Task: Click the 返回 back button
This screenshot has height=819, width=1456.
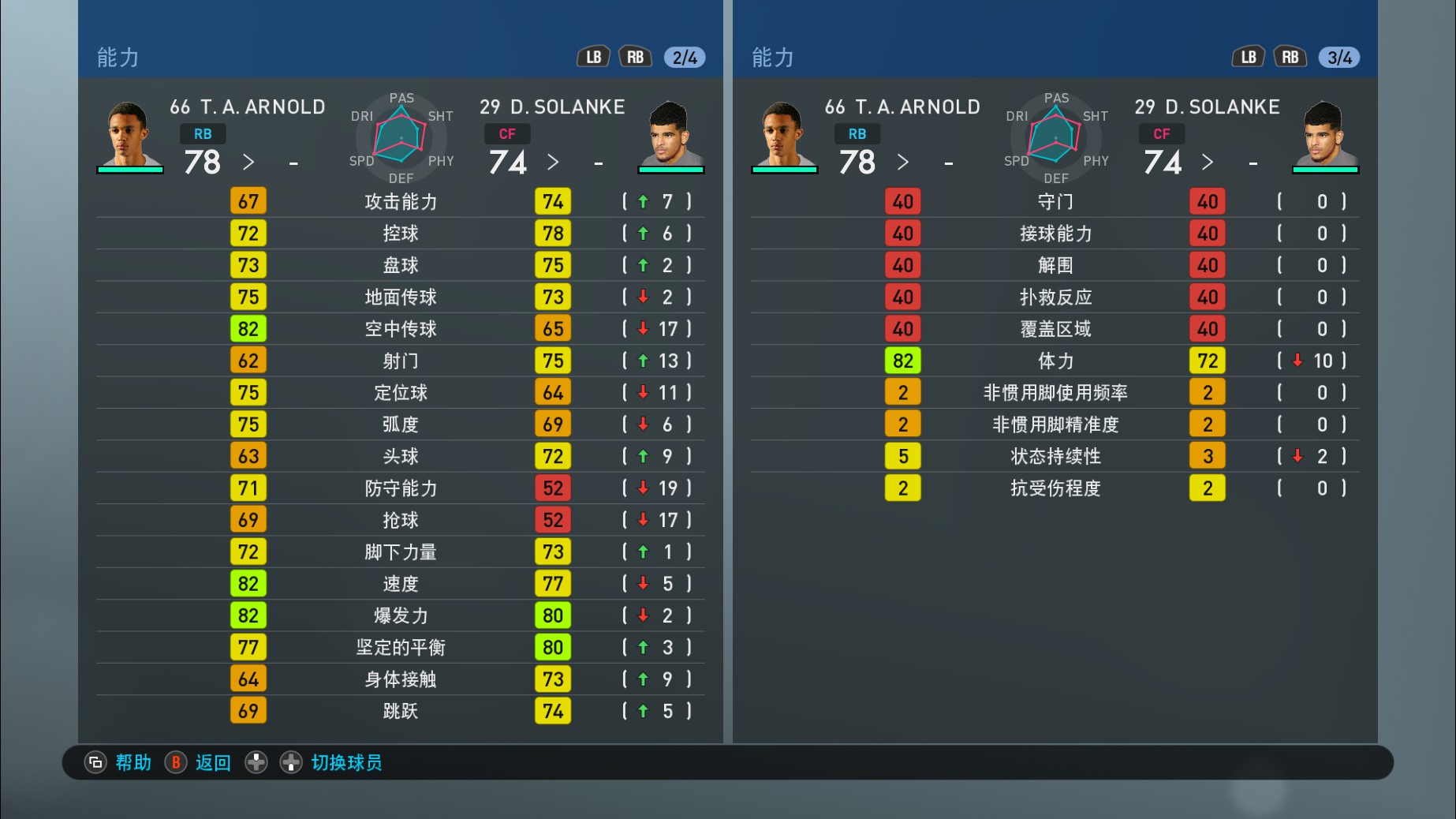Action: tap(211, 763)
